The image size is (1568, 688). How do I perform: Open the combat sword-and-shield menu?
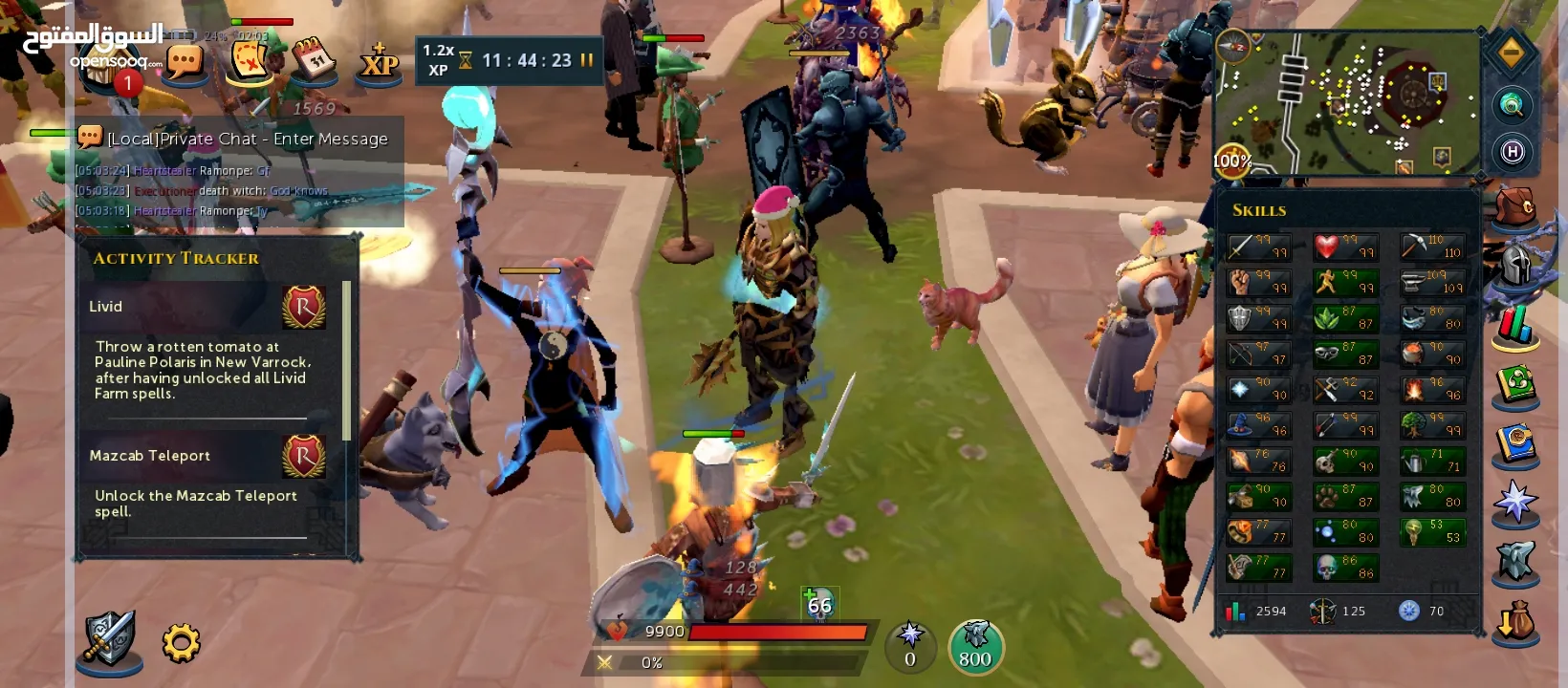pos(109,637)
